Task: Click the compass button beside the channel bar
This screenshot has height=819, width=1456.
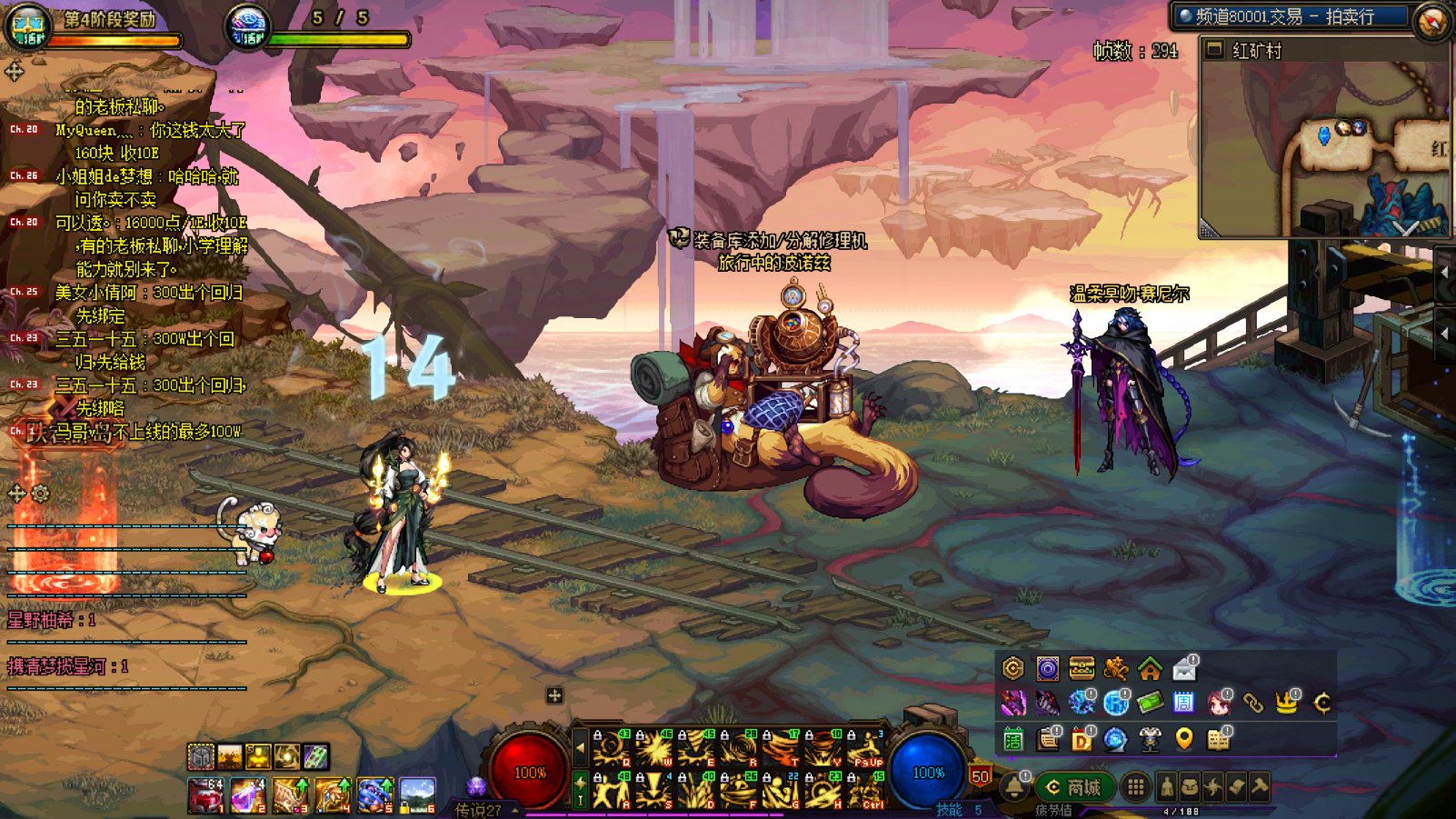Action: click(1432, 20)
